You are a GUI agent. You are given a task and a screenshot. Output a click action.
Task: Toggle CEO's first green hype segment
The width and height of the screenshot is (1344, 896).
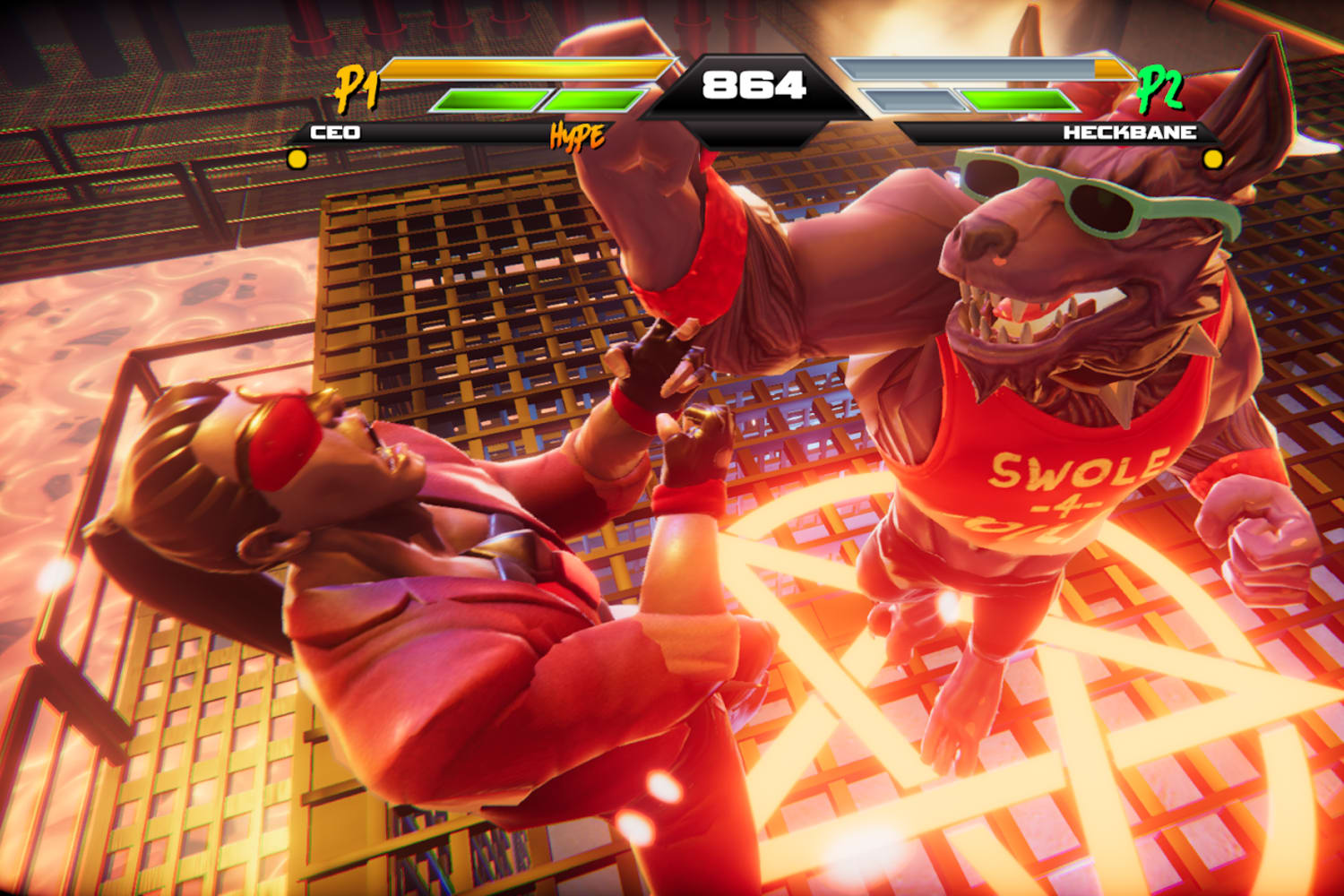(488, 100)
